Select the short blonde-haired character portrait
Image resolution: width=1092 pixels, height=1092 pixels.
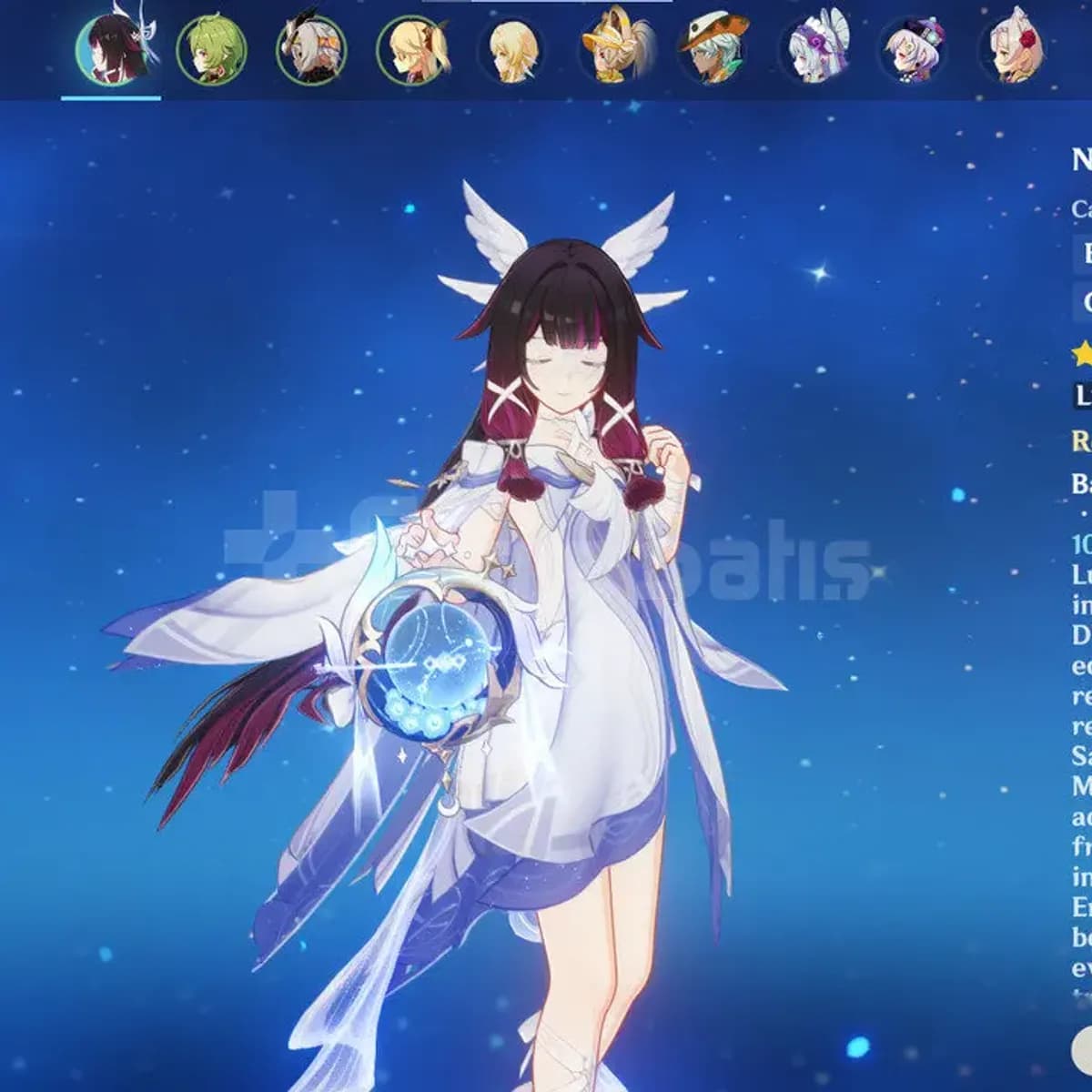click(513, 50)
